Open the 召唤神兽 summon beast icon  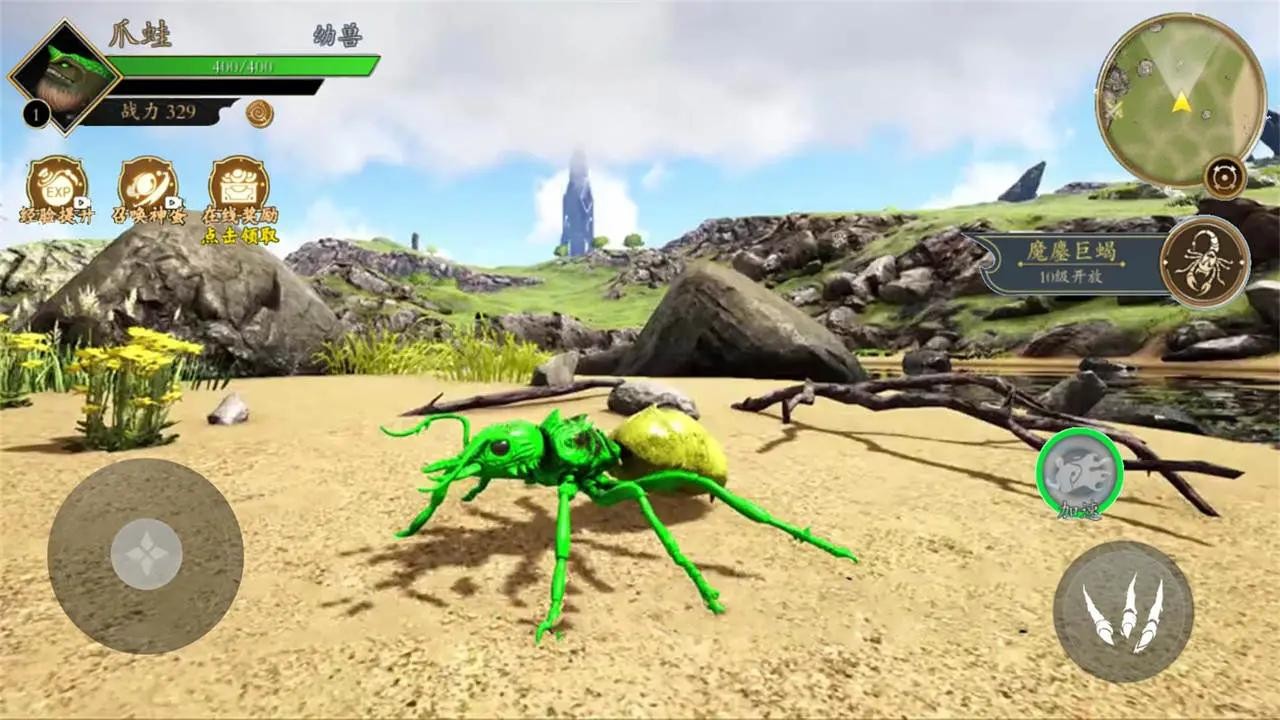149,186
